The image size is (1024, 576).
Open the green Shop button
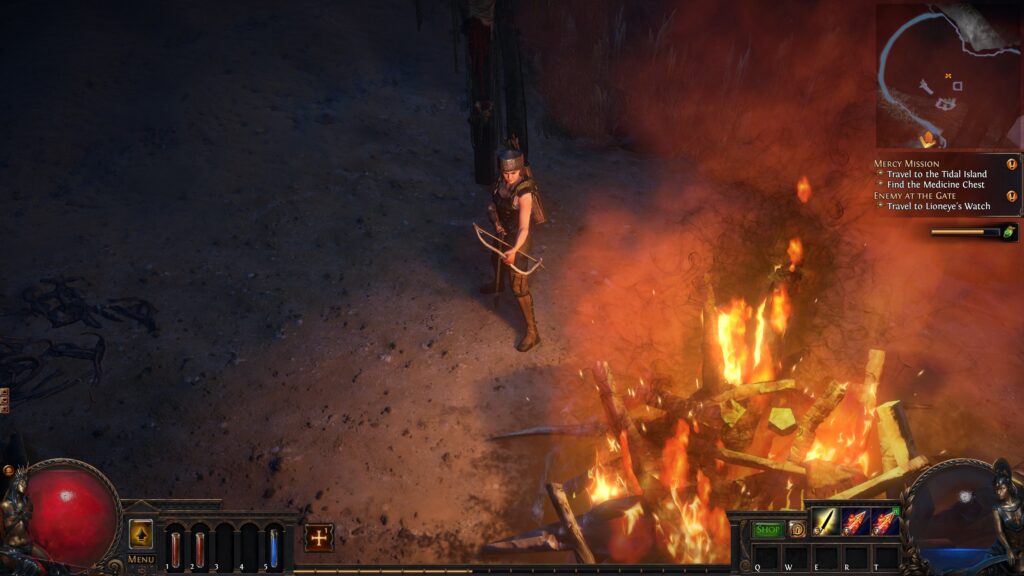pyautogui.click(x=767, y=529)
